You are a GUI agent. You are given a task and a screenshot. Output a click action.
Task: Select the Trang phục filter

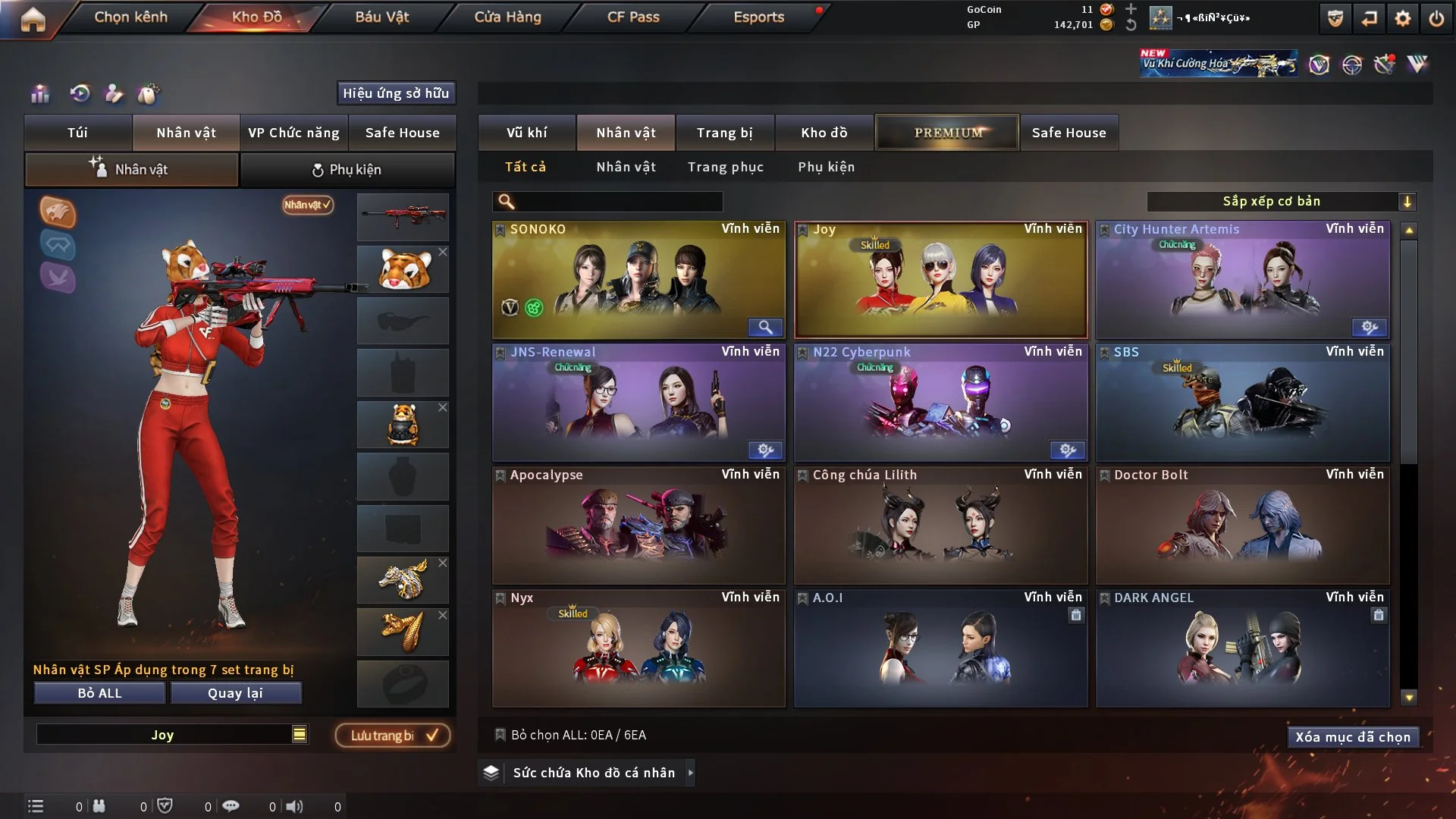coord(725,167)
